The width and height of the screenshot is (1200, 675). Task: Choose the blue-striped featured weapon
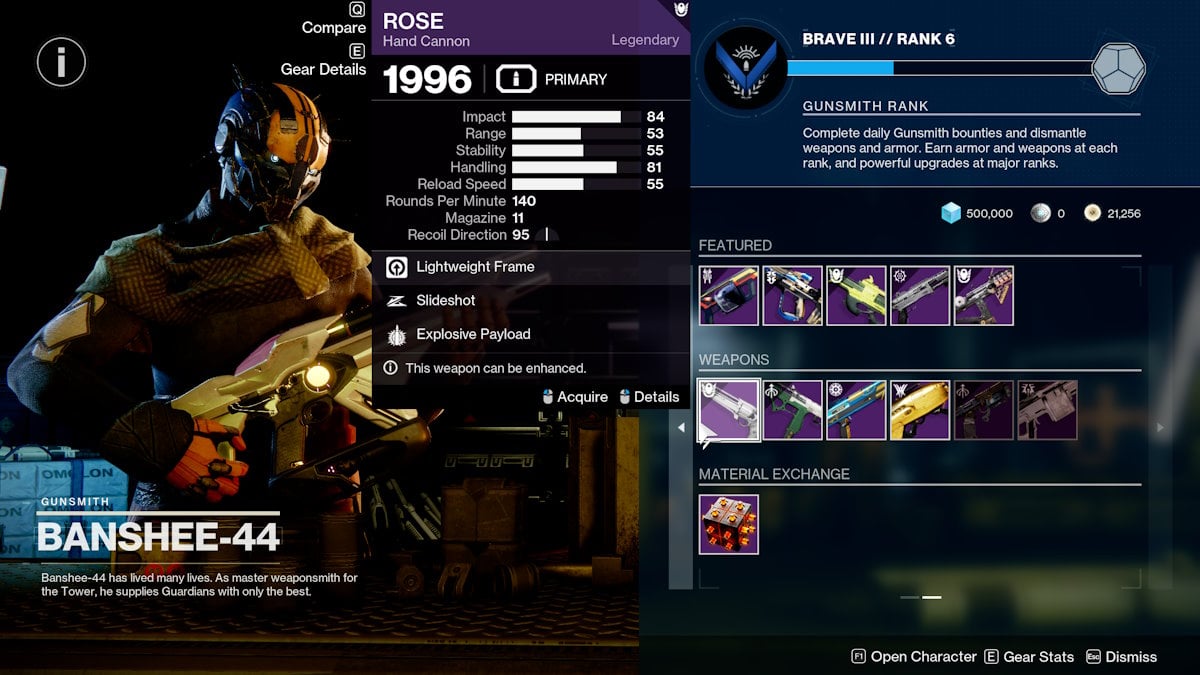tap(793, 296)
